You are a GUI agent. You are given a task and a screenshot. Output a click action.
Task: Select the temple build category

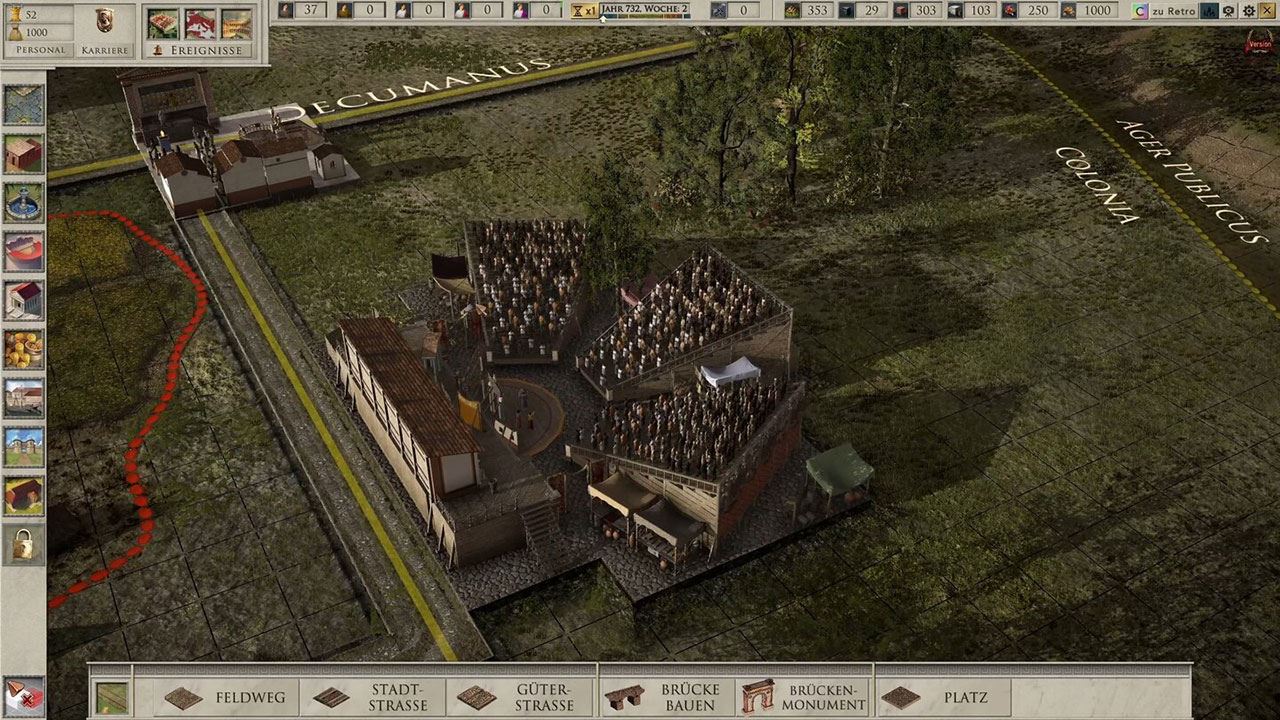tap(23, 300)
